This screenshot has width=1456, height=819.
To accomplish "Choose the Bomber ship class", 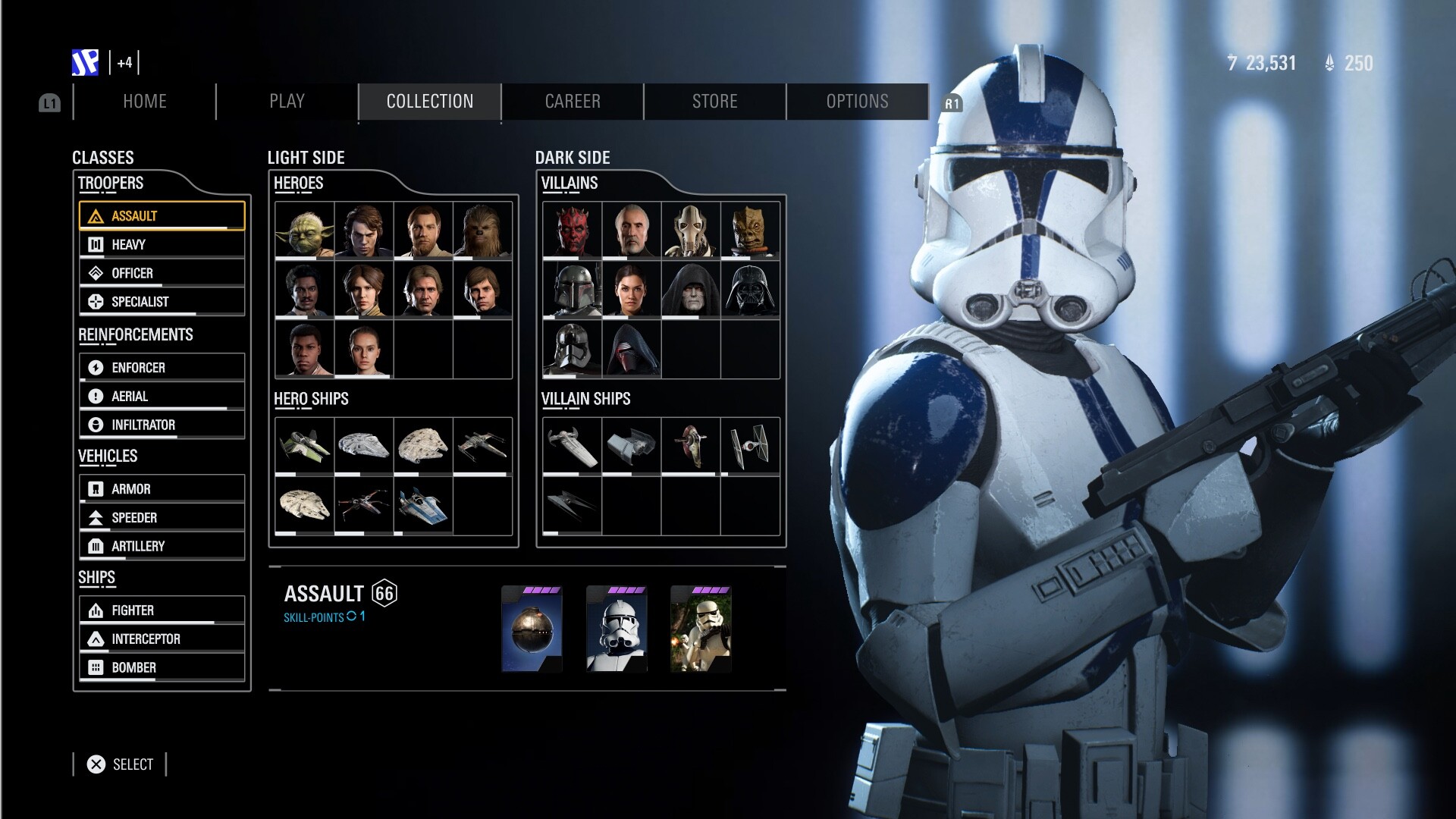I will tap(162, 667).
